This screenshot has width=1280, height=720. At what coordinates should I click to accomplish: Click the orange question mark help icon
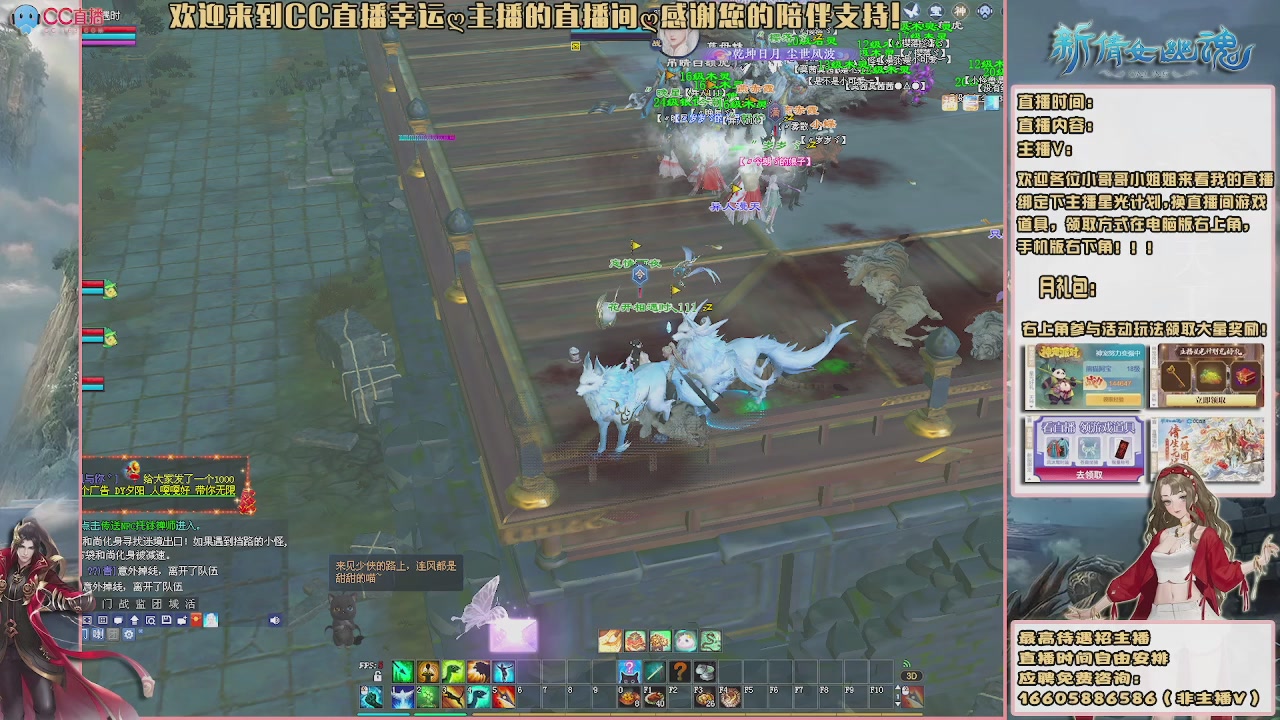pyautogui.click(x=680, y=671)
